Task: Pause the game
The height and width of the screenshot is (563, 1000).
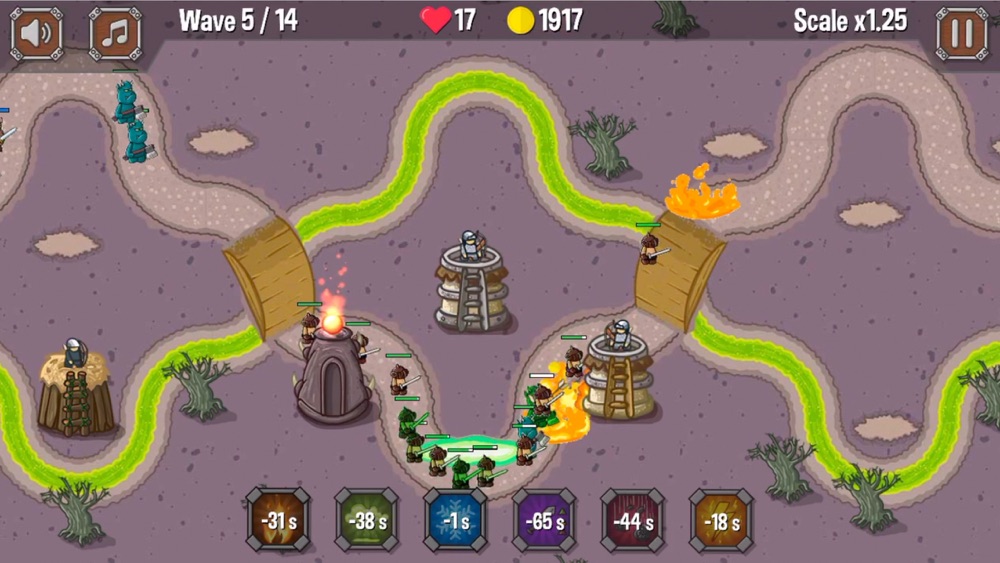Action: point(961,34)
